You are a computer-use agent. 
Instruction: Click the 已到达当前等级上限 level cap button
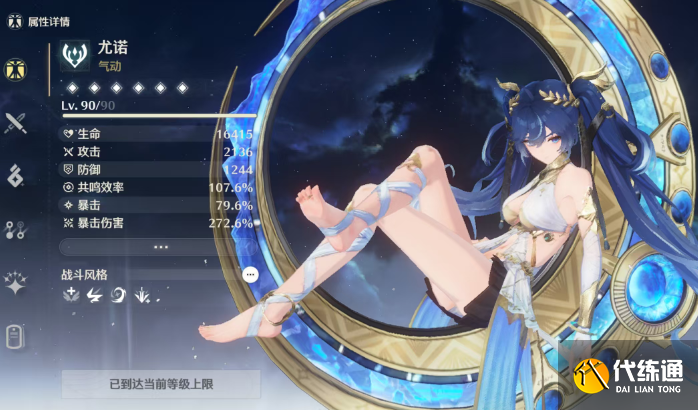coord(160,383)
